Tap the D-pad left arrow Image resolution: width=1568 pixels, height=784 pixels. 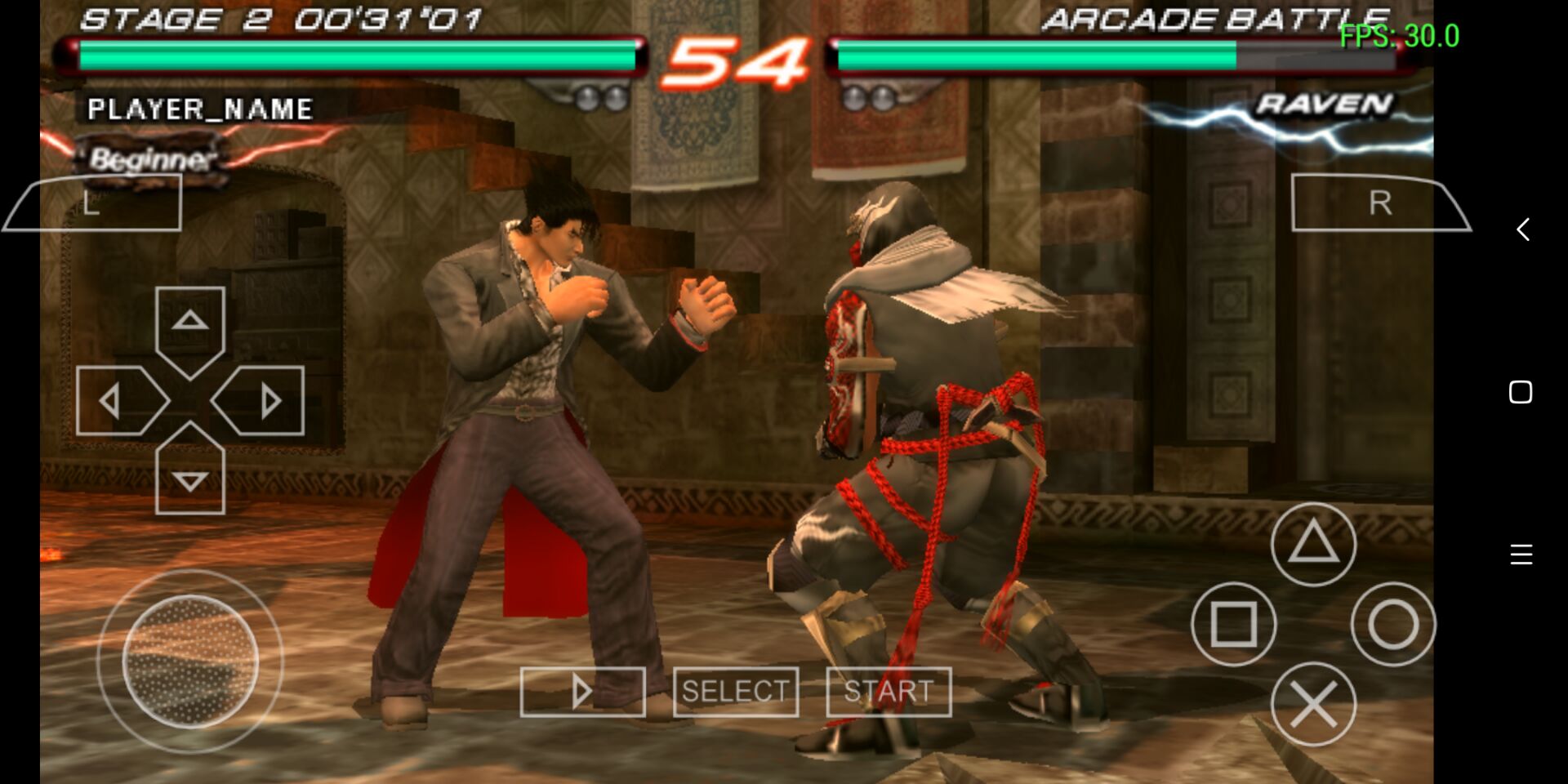(x=116, y=401)
